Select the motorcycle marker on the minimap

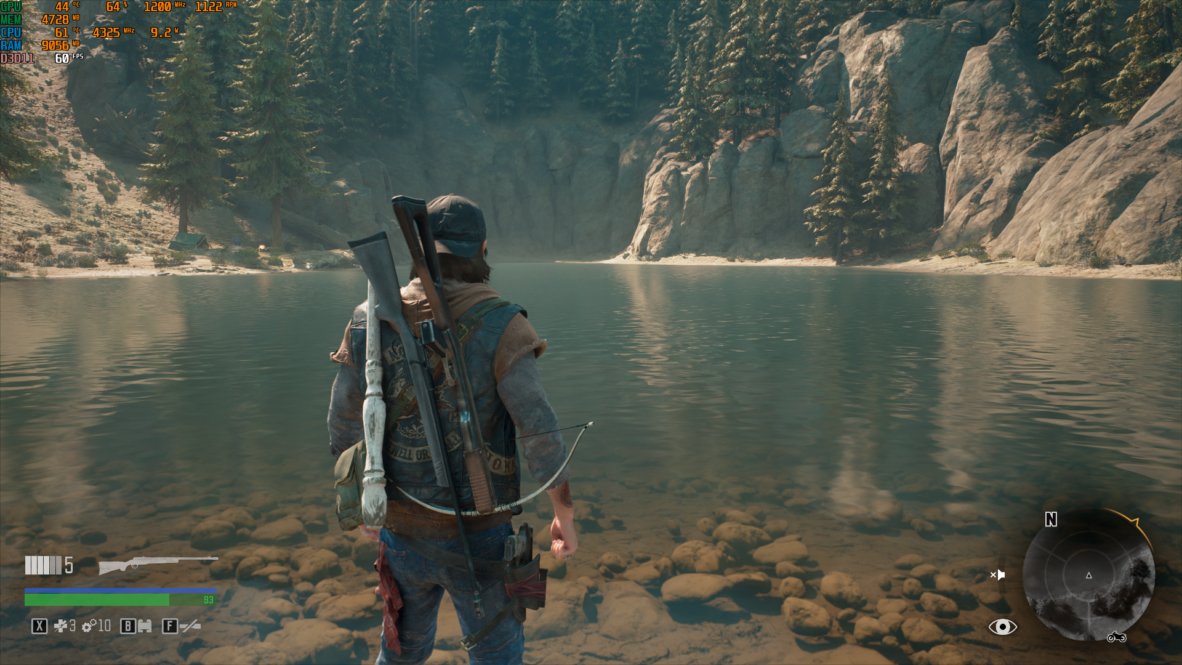pyautogui.click(x=1116, y=637)
